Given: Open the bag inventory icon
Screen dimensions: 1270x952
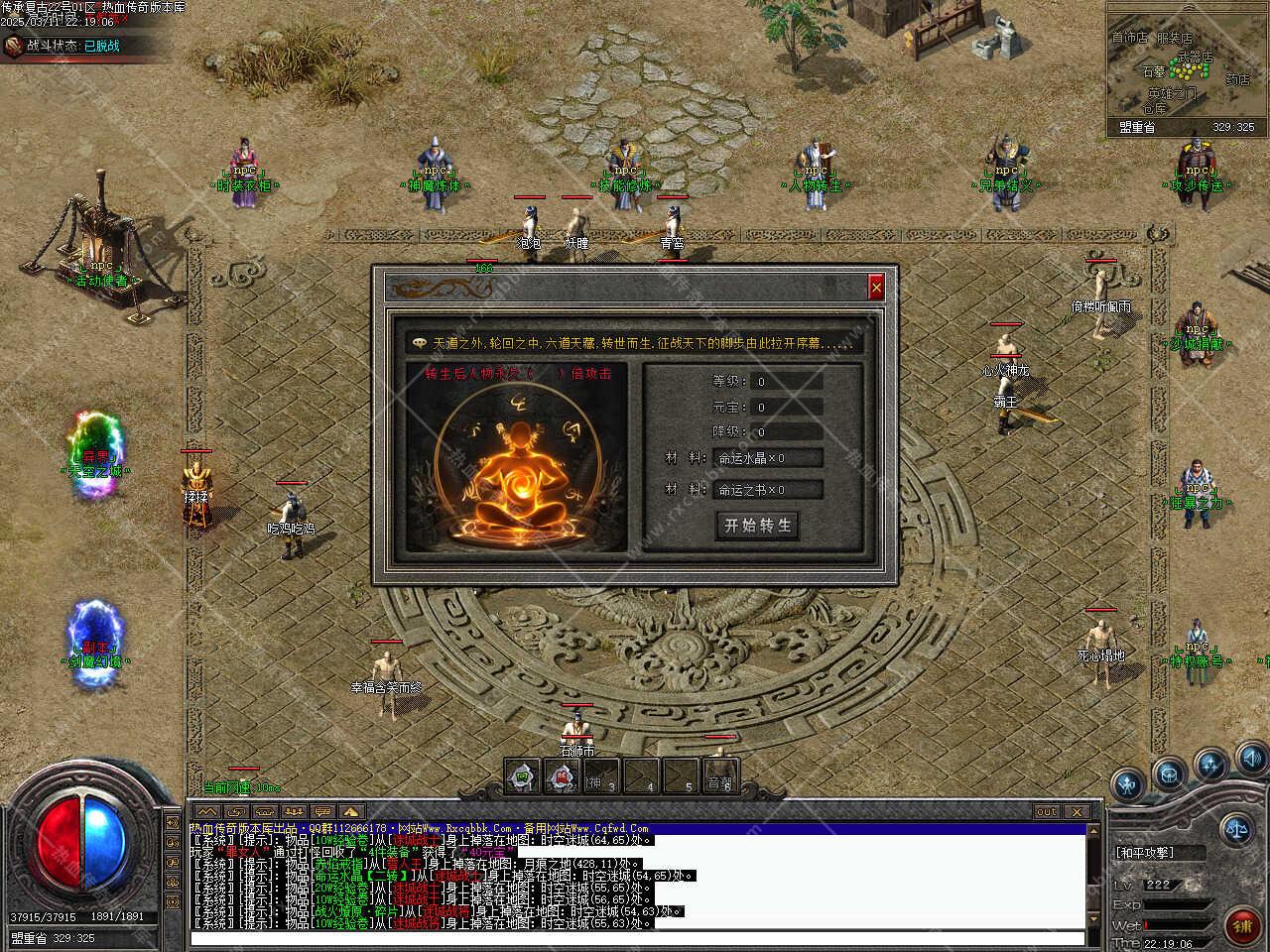Looking at the screenshot, I should tap(1171, 773).
